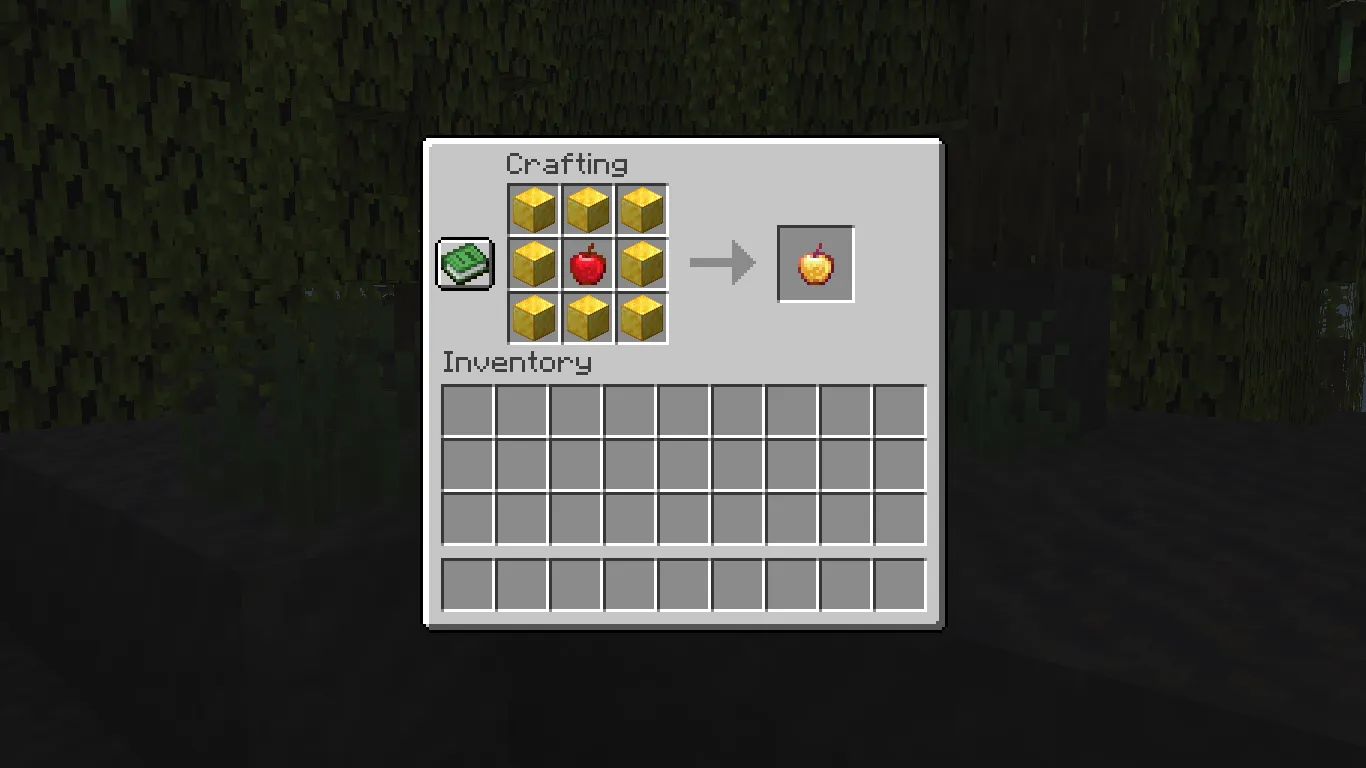1366x768 pixels.
Task: Click the Inventory section label
Action: tap(516, 363)
